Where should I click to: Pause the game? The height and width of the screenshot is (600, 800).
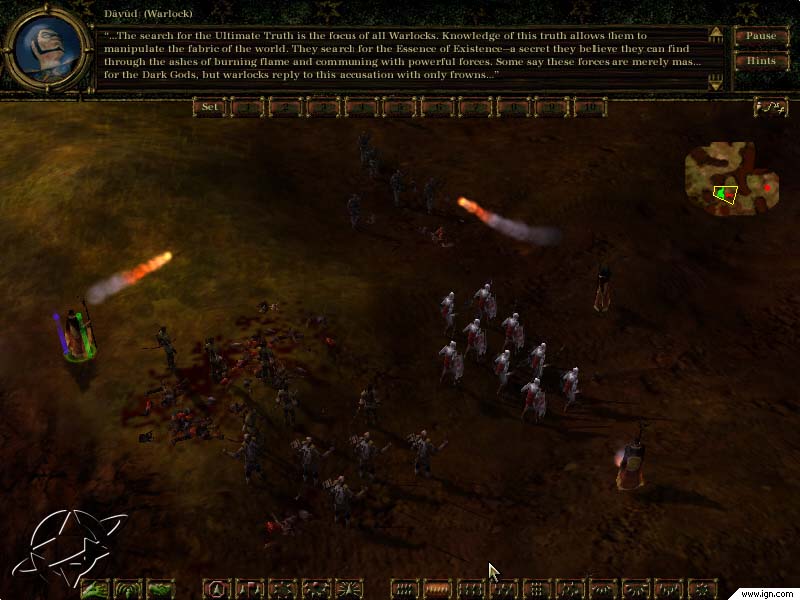762,36
